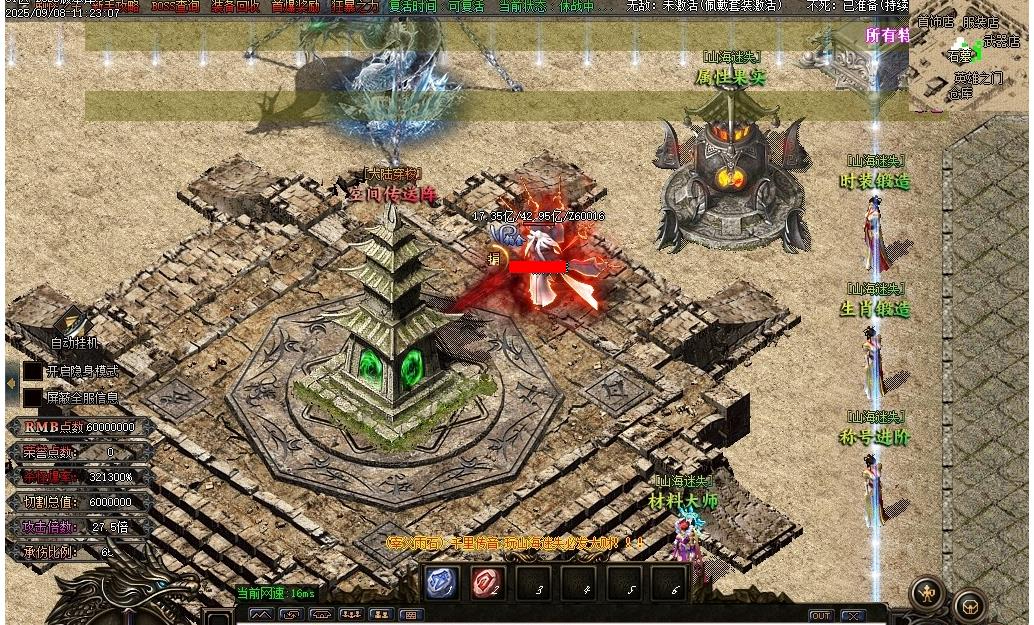Collapse the left panel with the arrow
Viewport: 1034px width, 625px height.
point(11,383)
